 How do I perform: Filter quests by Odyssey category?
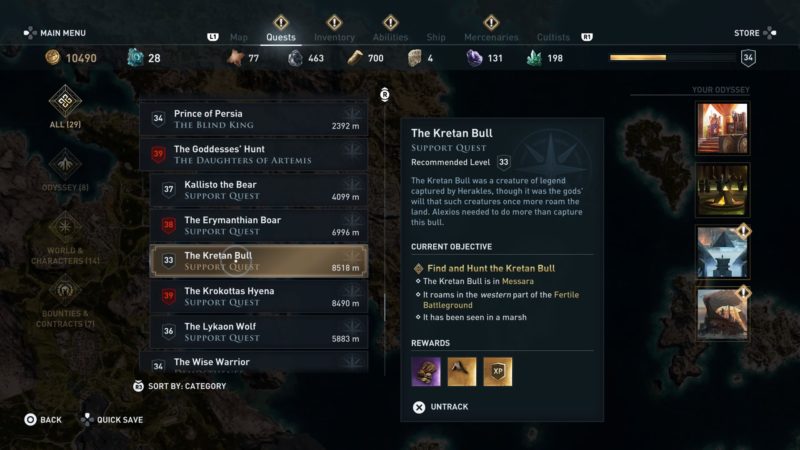66,170
